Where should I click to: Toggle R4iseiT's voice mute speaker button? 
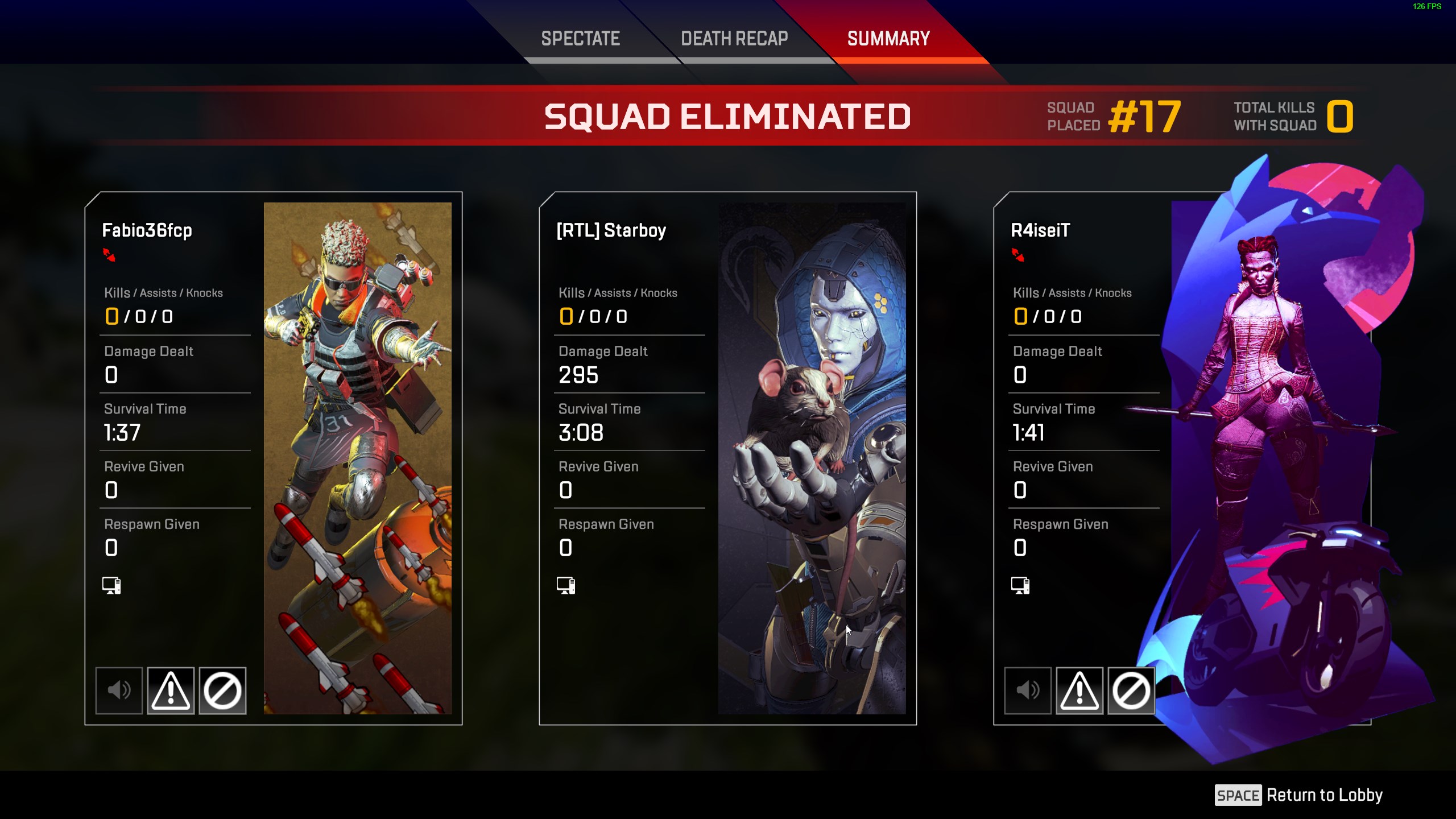pyautogui.click(x=1028, y=690)
